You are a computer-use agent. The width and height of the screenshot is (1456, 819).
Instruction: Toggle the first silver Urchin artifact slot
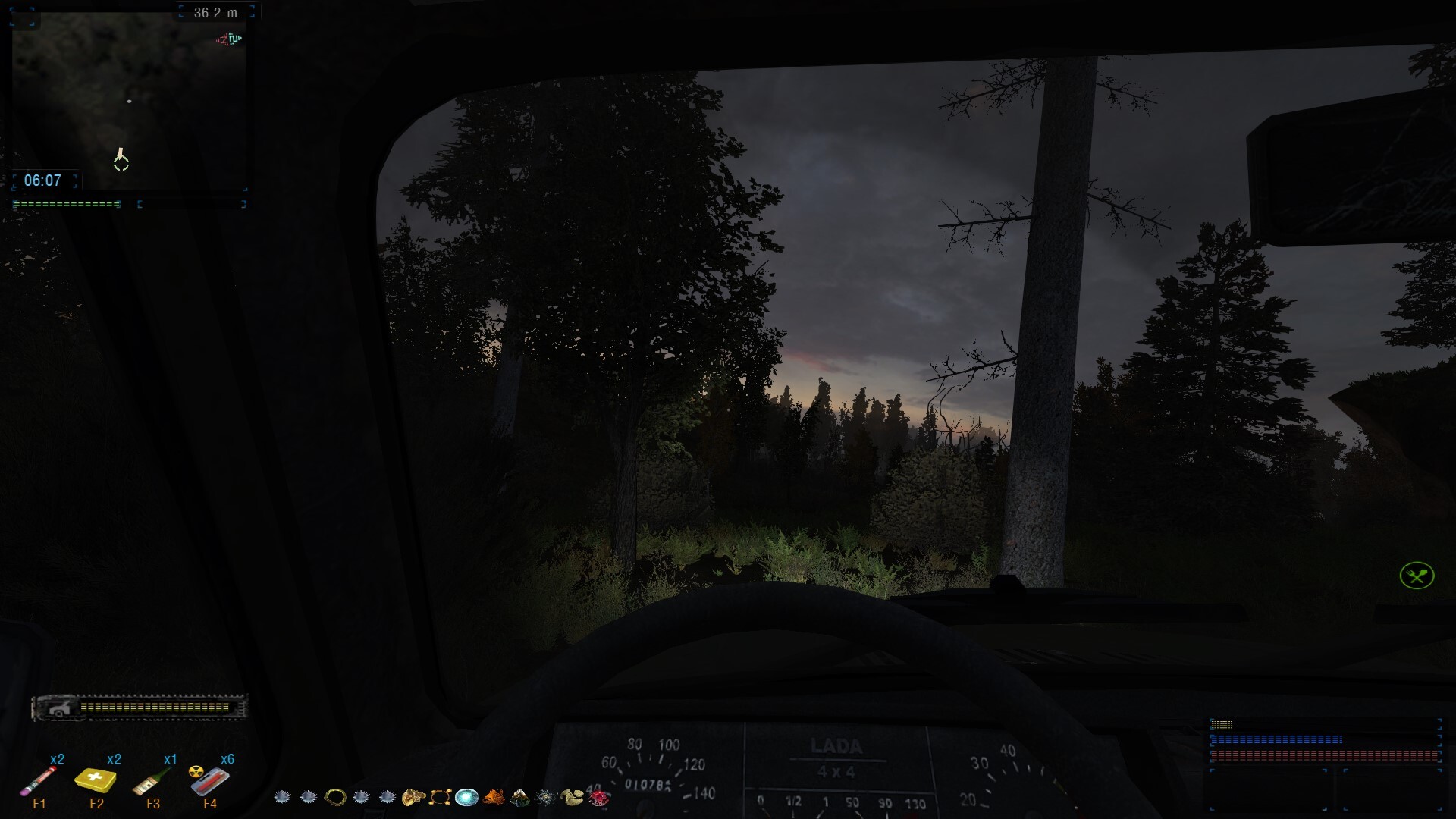pyautogui.click(x=283, y=798)
